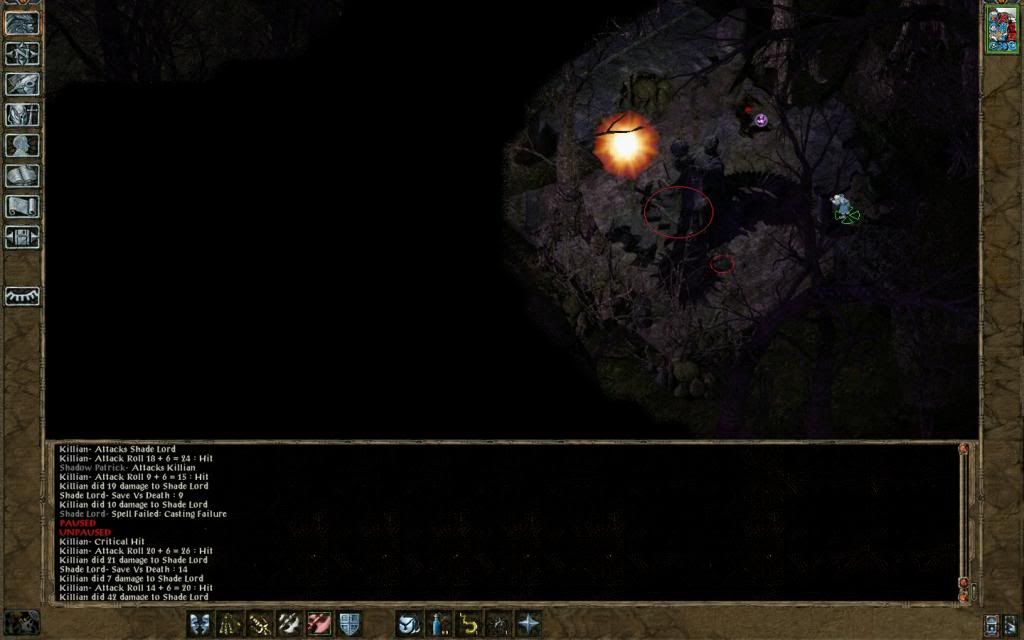1024x640 pixels.
Task: Click the clock in the bottom-left corner
Action: [21, 622]
